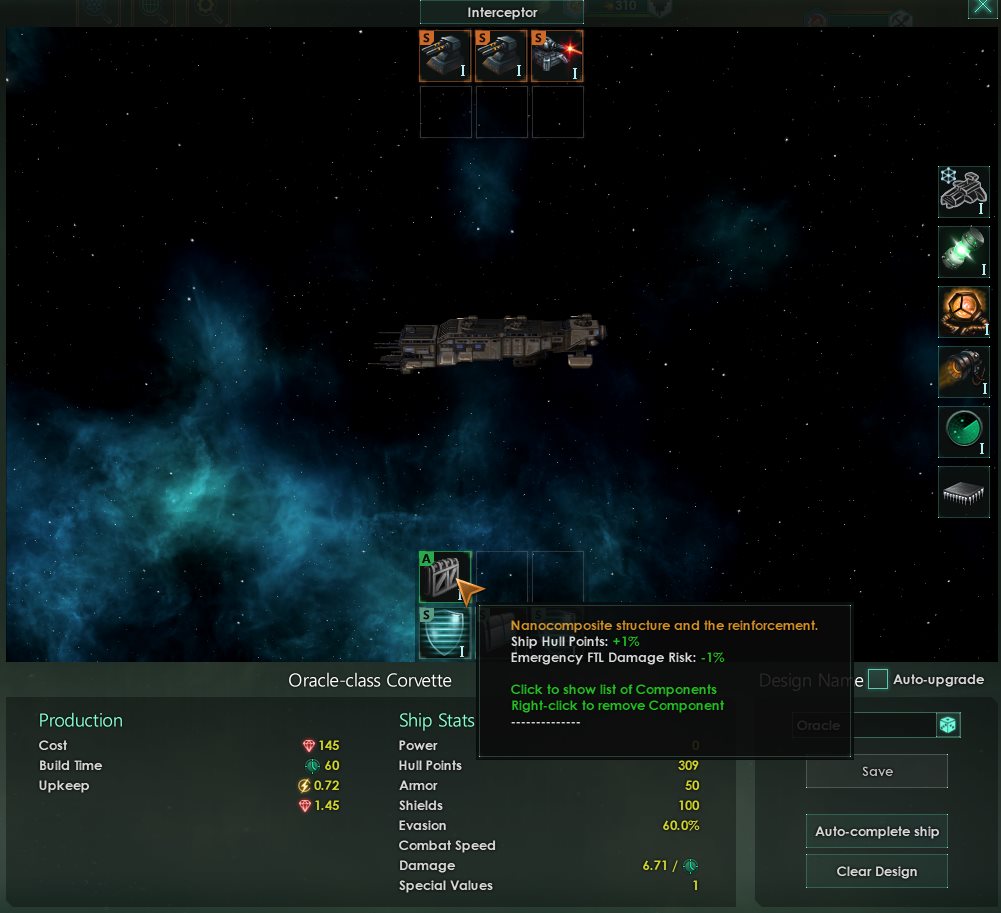This screenshot has width=1001, height=913.
Task: Toggle the Auto-upgrade checkbox
Action: click(x=878, y=680)
